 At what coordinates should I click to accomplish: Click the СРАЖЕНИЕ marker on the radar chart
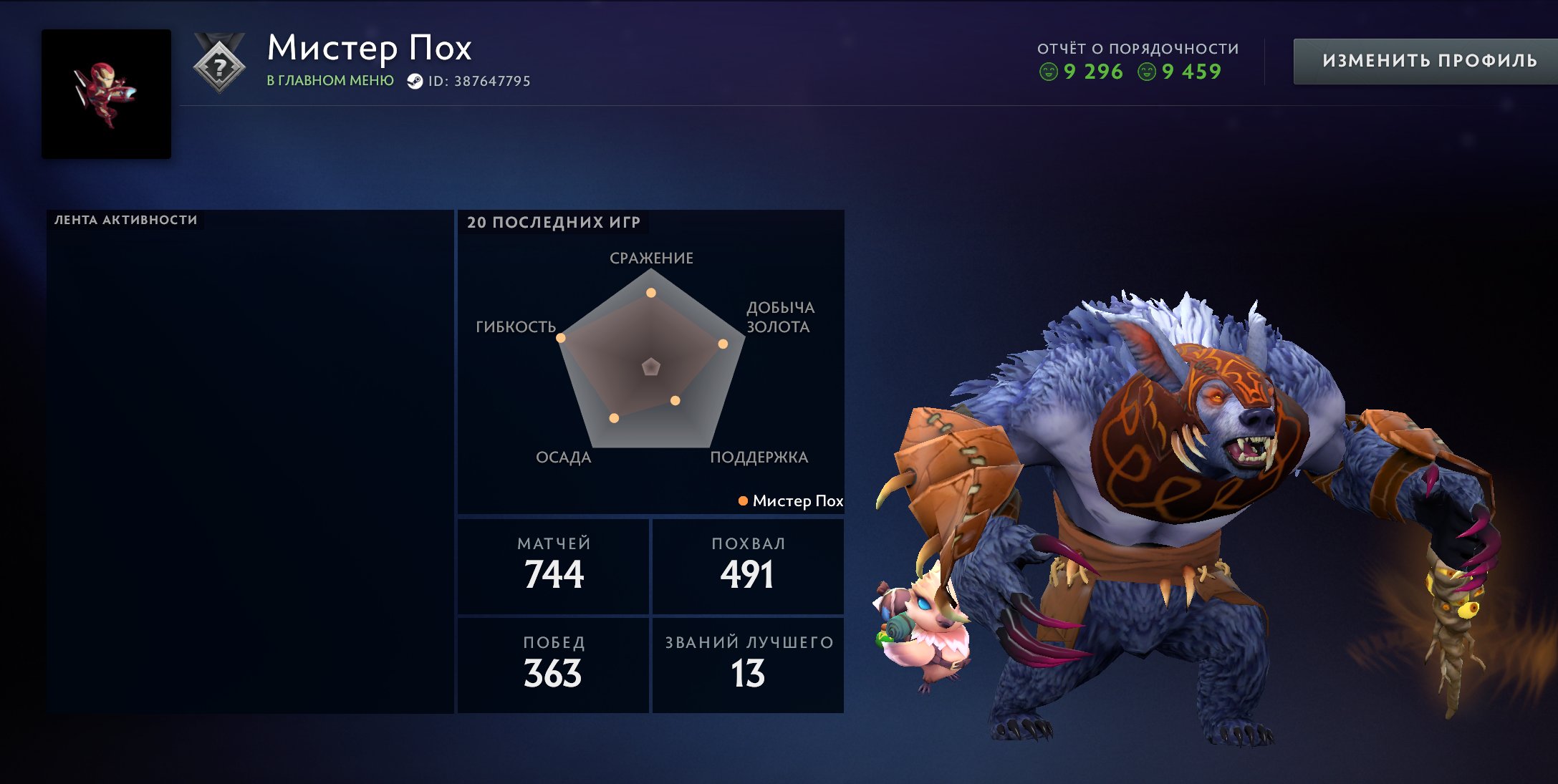[650, 292]
